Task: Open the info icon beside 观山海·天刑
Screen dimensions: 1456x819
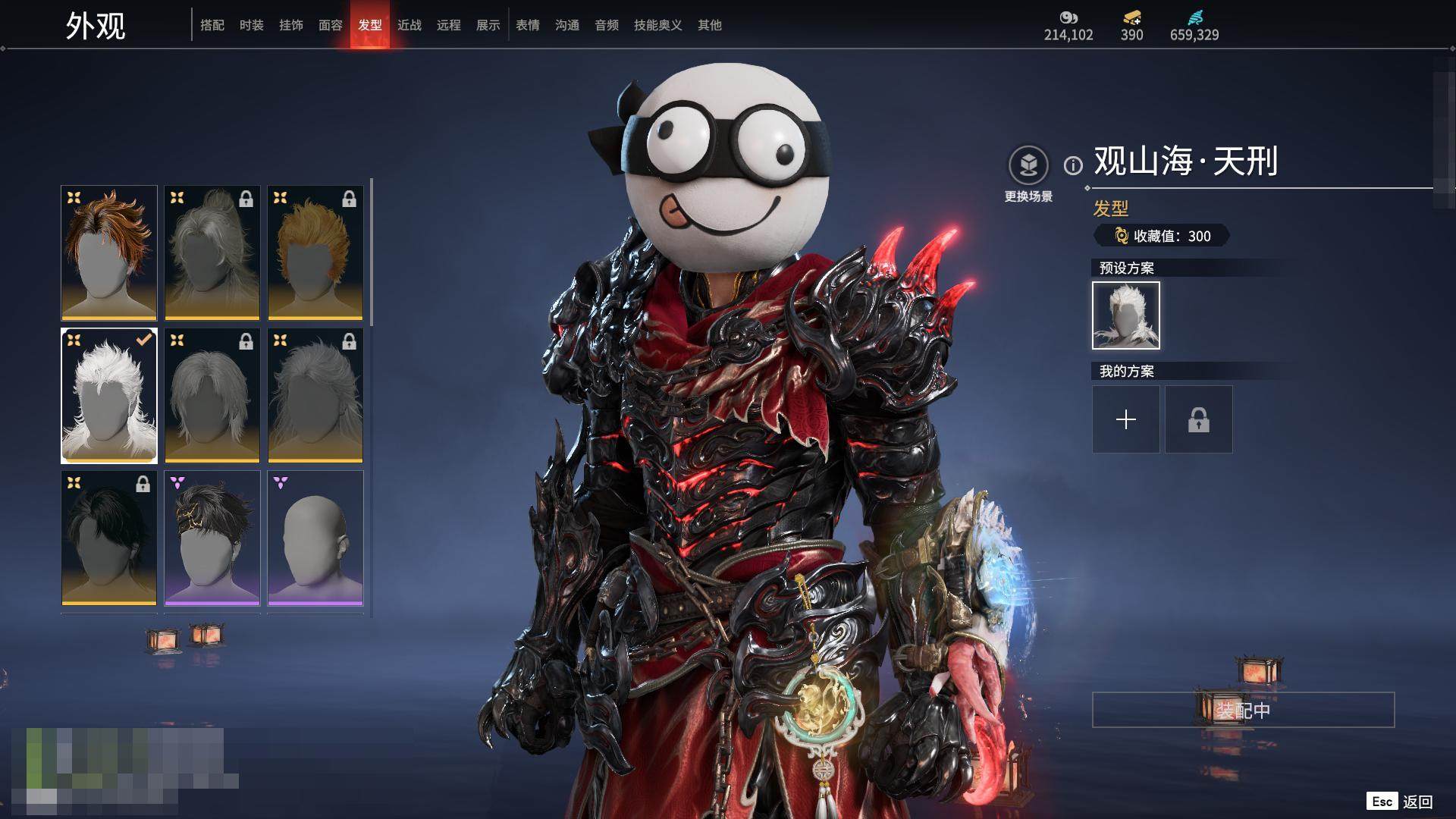Action: (x=1073, y=165)
